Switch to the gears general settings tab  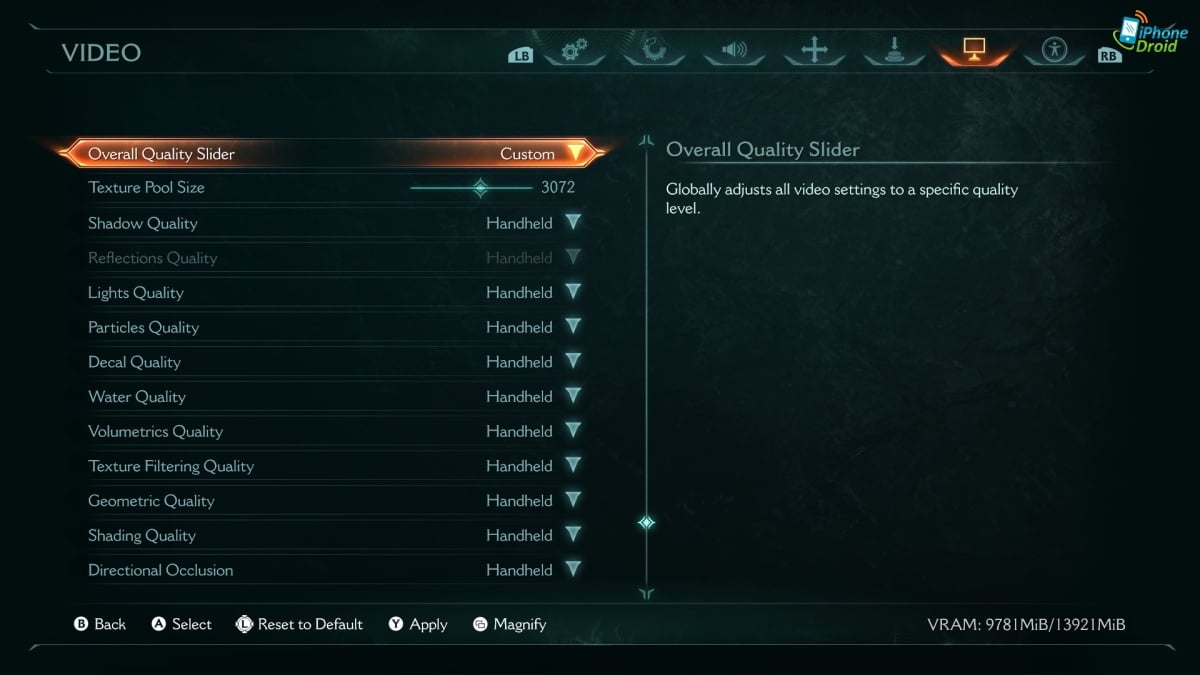574,50
